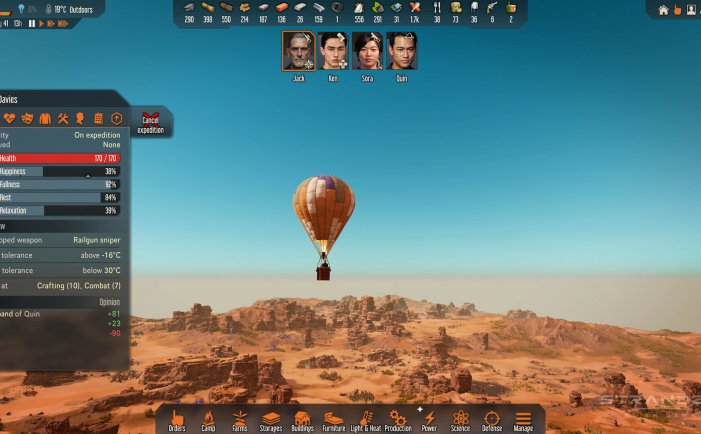Open the Orders menu
The width and height of the screenshot is (701, 434).
178,419
